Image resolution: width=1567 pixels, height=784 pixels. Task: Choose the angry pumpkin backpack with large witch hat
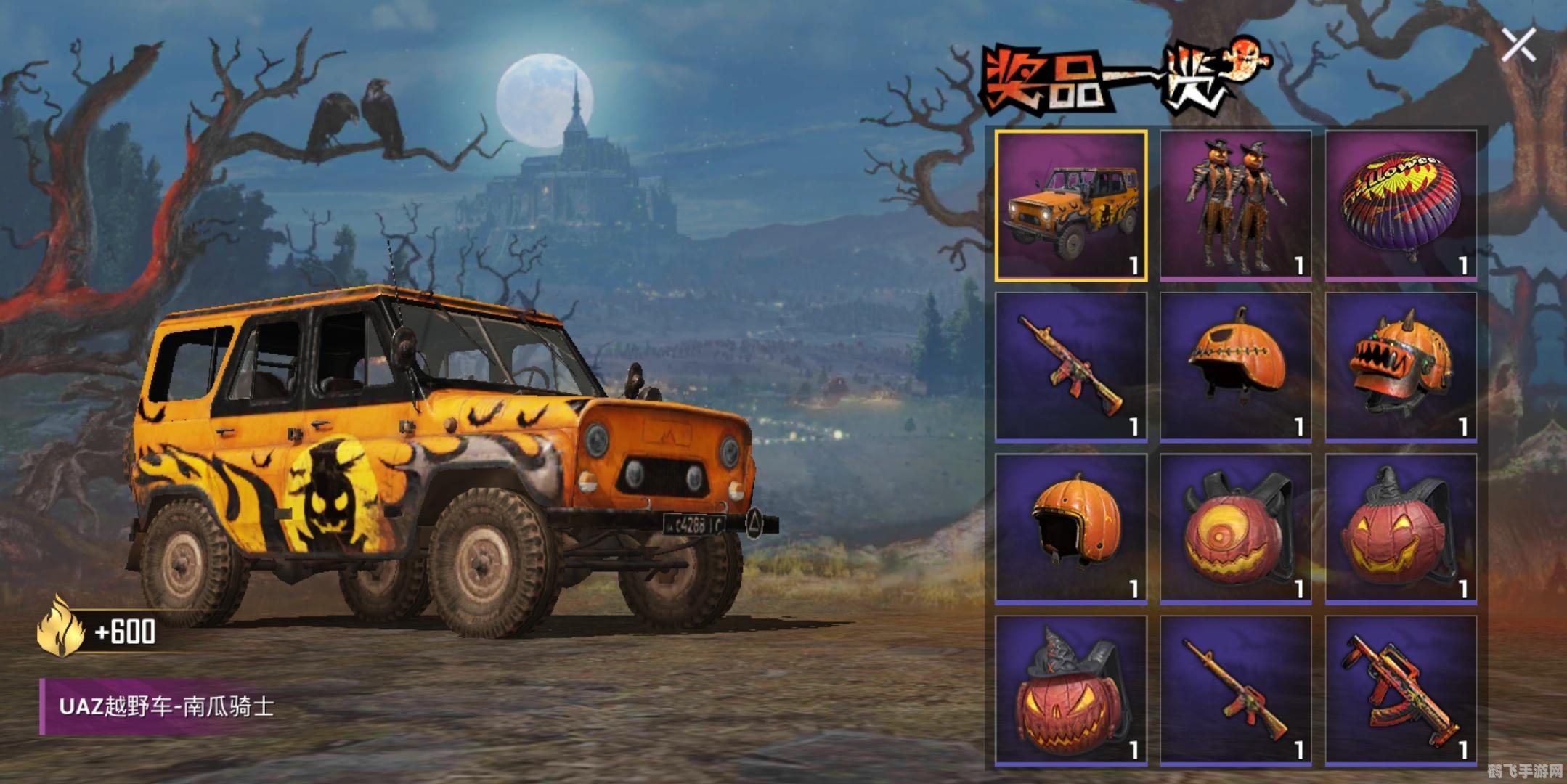click(1071, 690)
